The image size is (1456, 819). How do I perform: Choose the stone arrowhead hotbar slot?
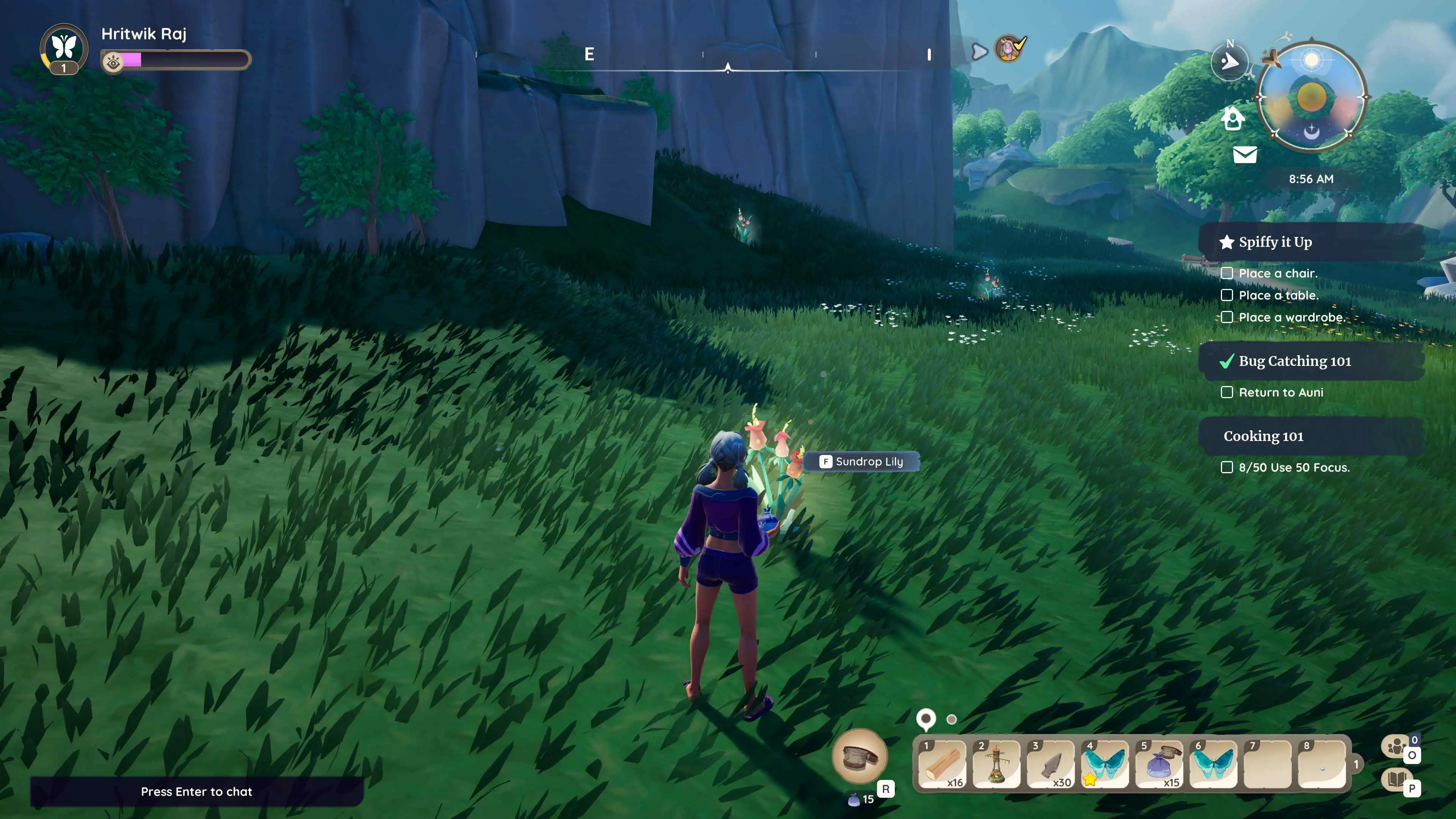(x=1050, y=764)
